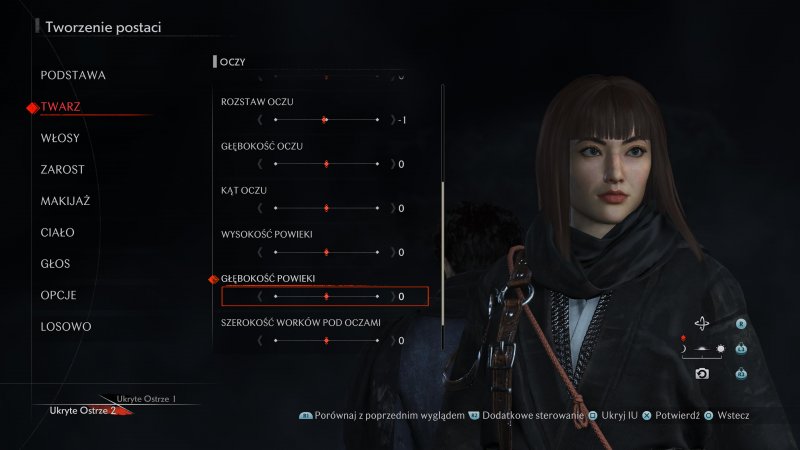Select the TWARZ category
Screen dimensions: 800x450
coord(61,106)
